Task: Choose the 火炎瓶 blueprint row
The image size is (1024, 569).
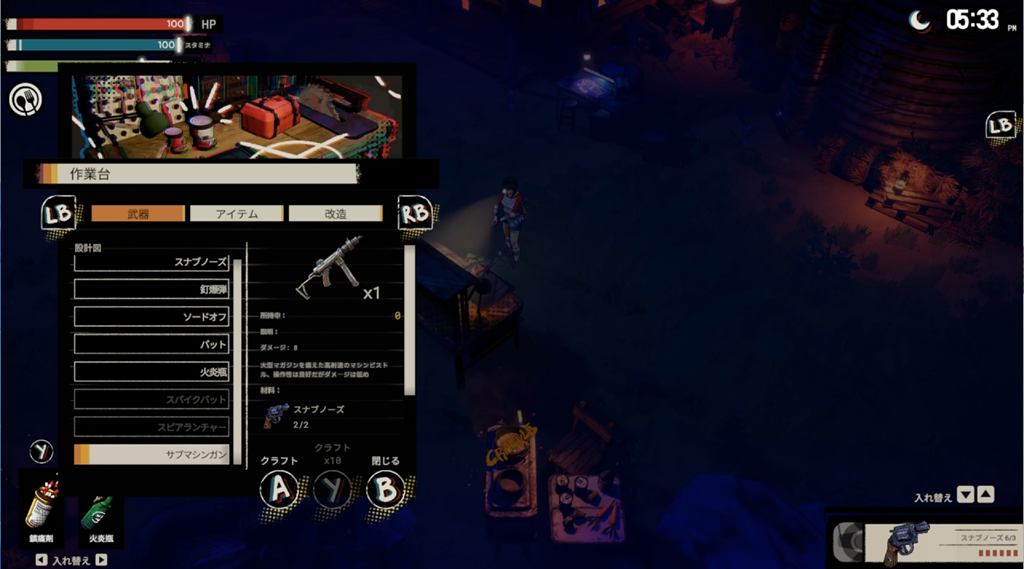Action: click(152, 372)
